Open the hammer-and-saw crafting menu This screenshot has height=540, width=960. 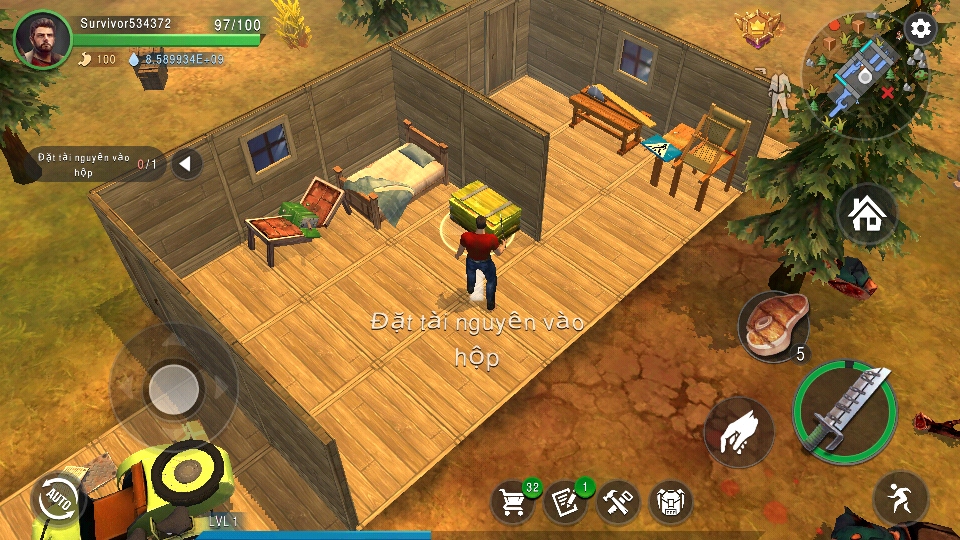(618, 501)
